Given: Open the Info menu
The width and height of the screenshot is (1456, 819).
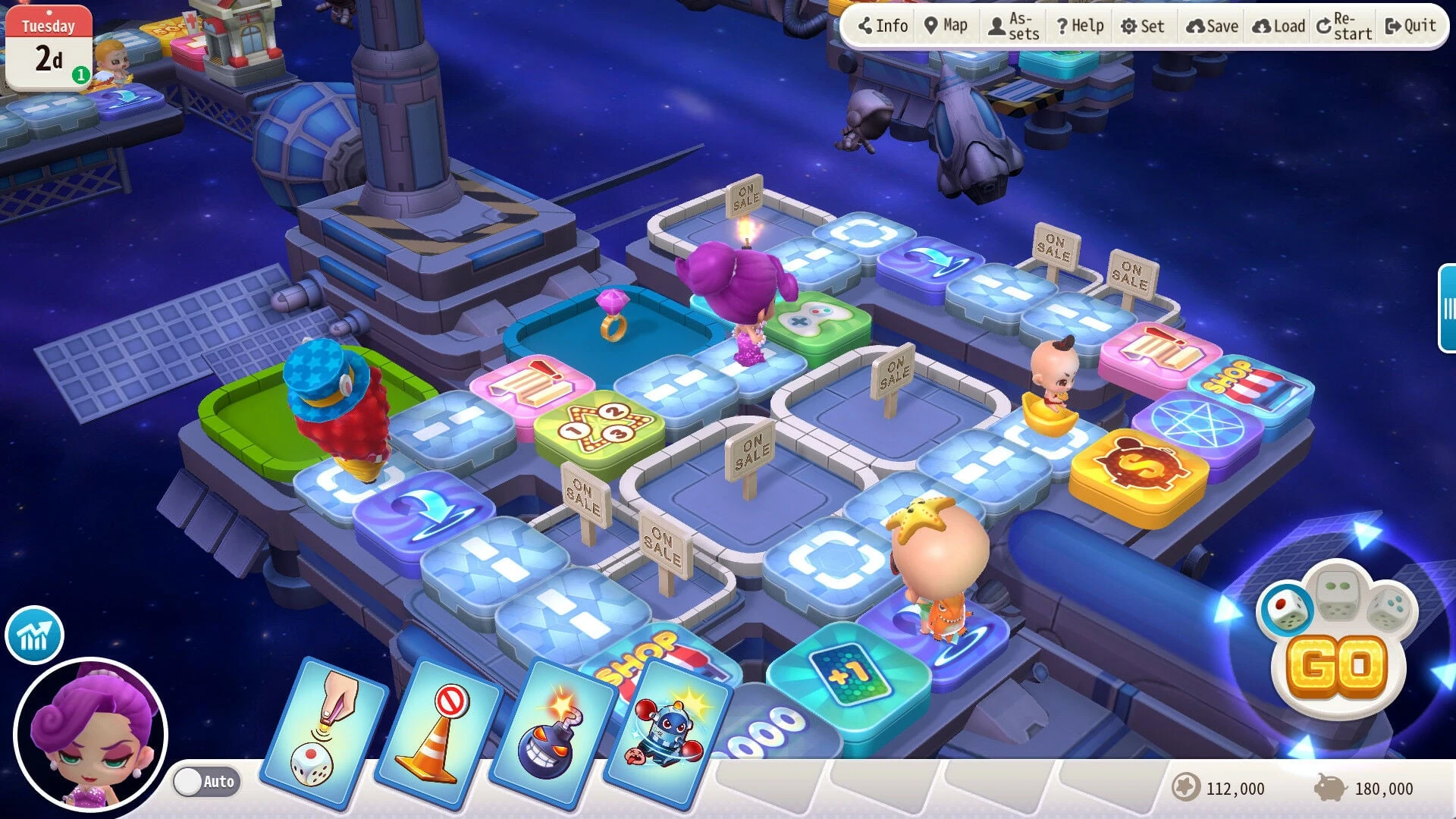Looking at the screenshot, I should [x=883, y=27].
